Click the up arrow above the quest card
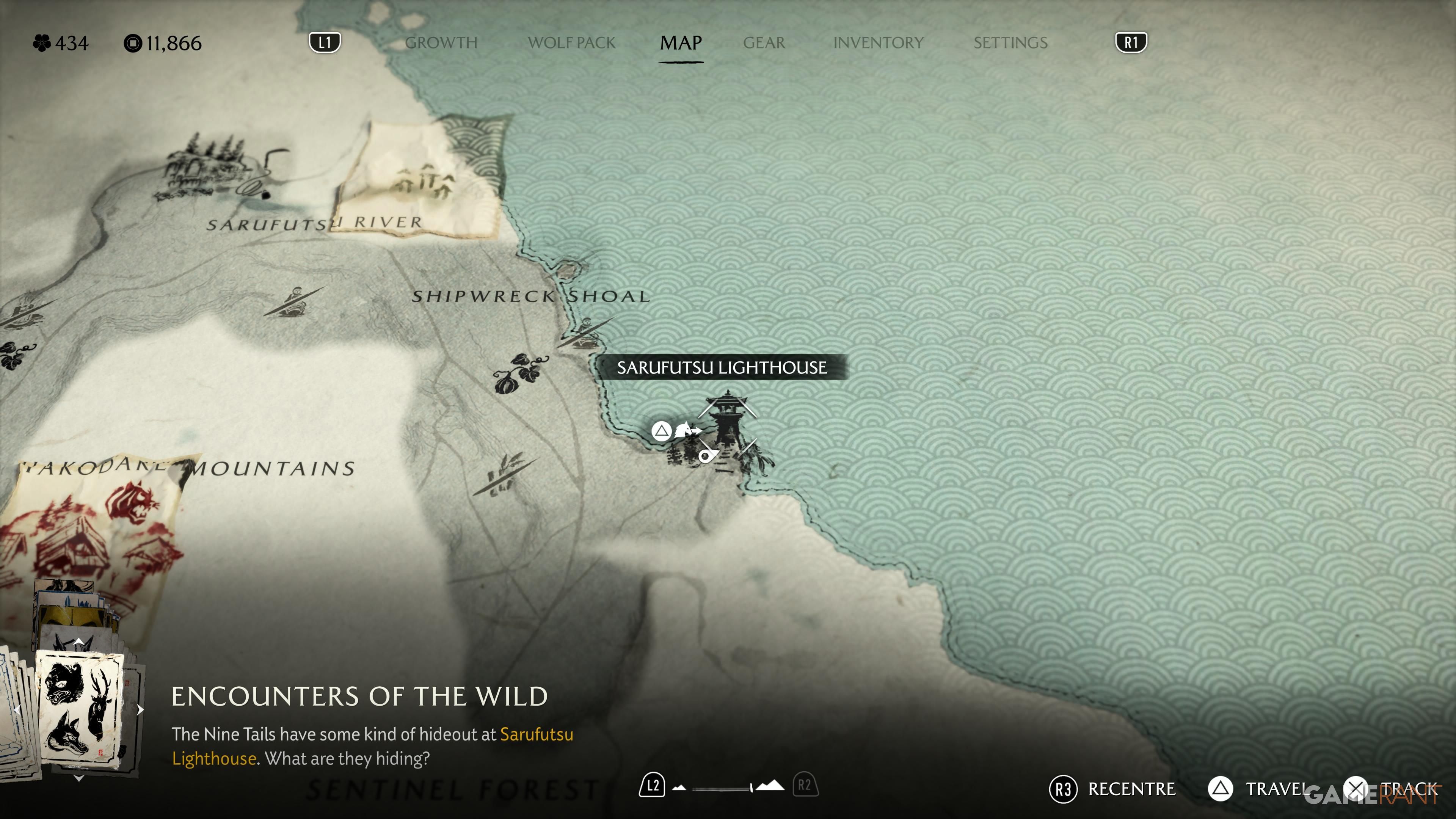1456x819 pixels. pyautogui.click(x=79, y=642)
